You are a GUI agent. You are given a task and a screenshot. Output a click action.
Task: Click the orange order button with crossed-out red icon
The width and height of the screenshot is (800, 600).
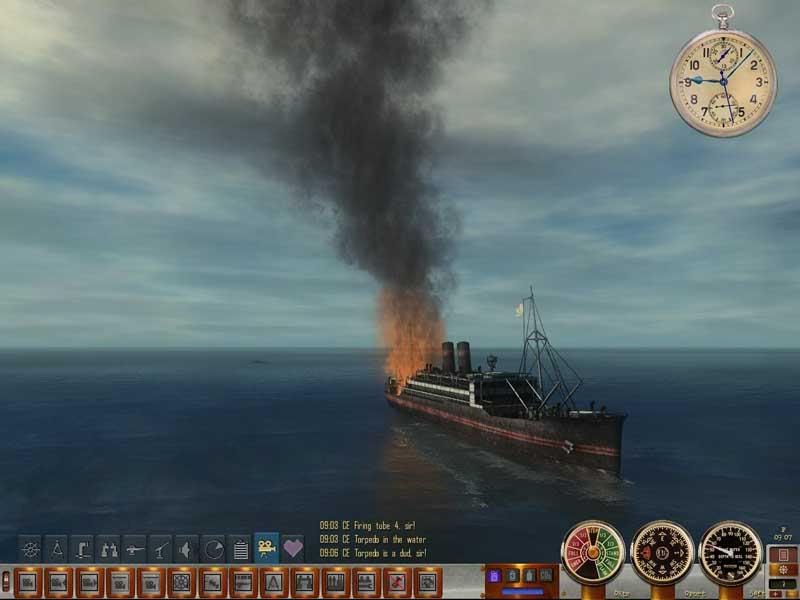tap(398, 580)
